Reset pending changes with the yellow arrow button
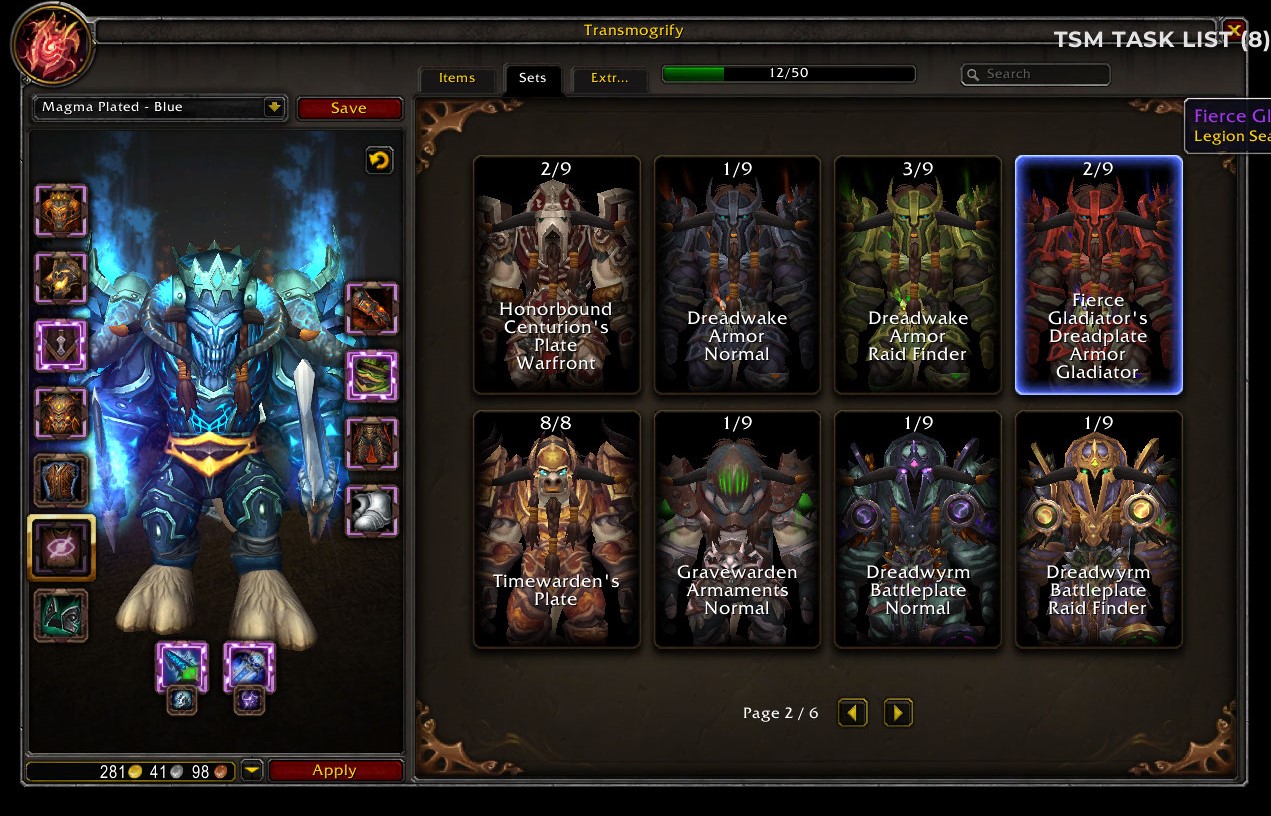Viewport: 1271px width, 816px height. (x=379, y=160)
